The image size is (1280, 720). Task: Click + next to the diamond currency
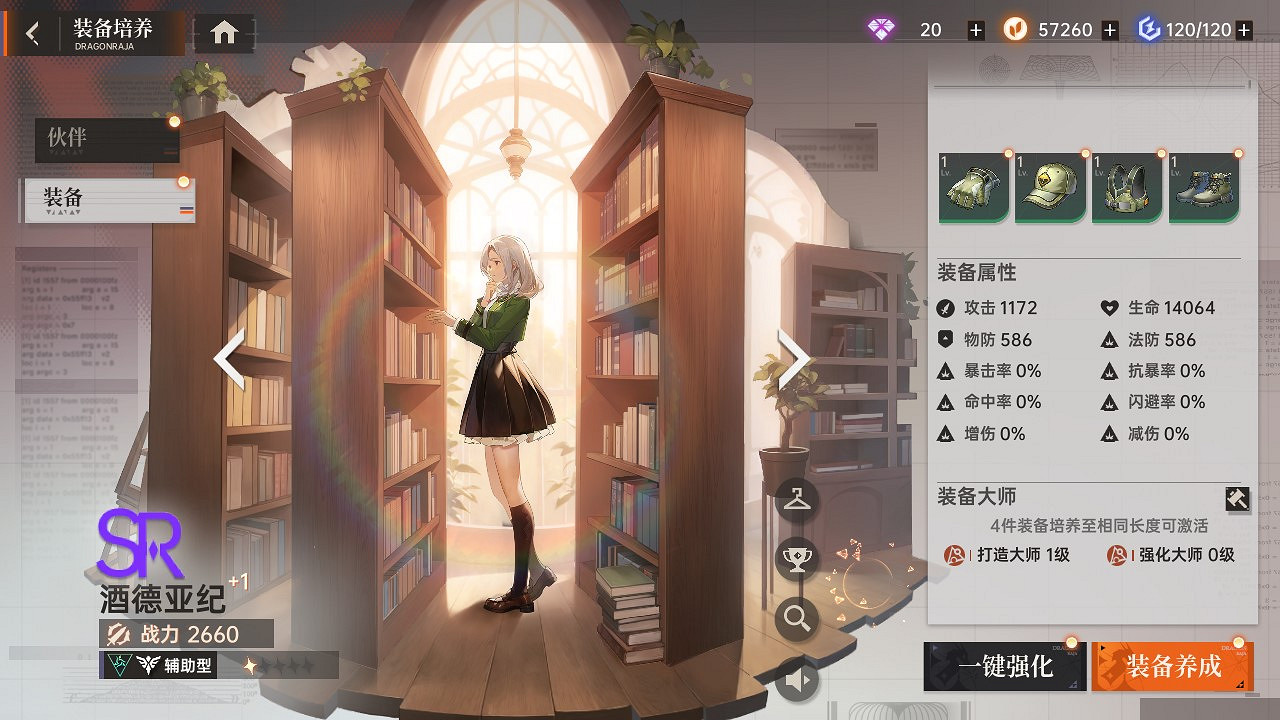(x=975, y=29)
